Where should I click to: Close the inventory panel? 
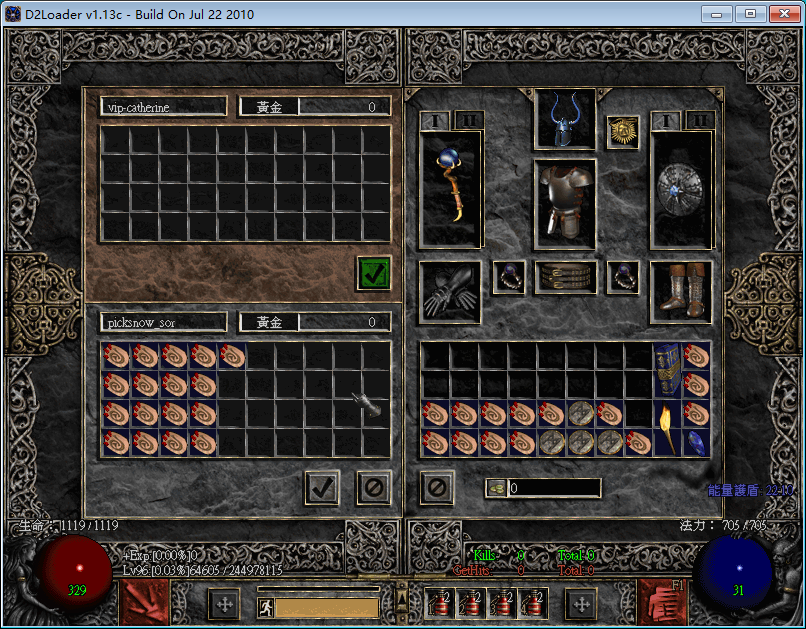point(437,488)
